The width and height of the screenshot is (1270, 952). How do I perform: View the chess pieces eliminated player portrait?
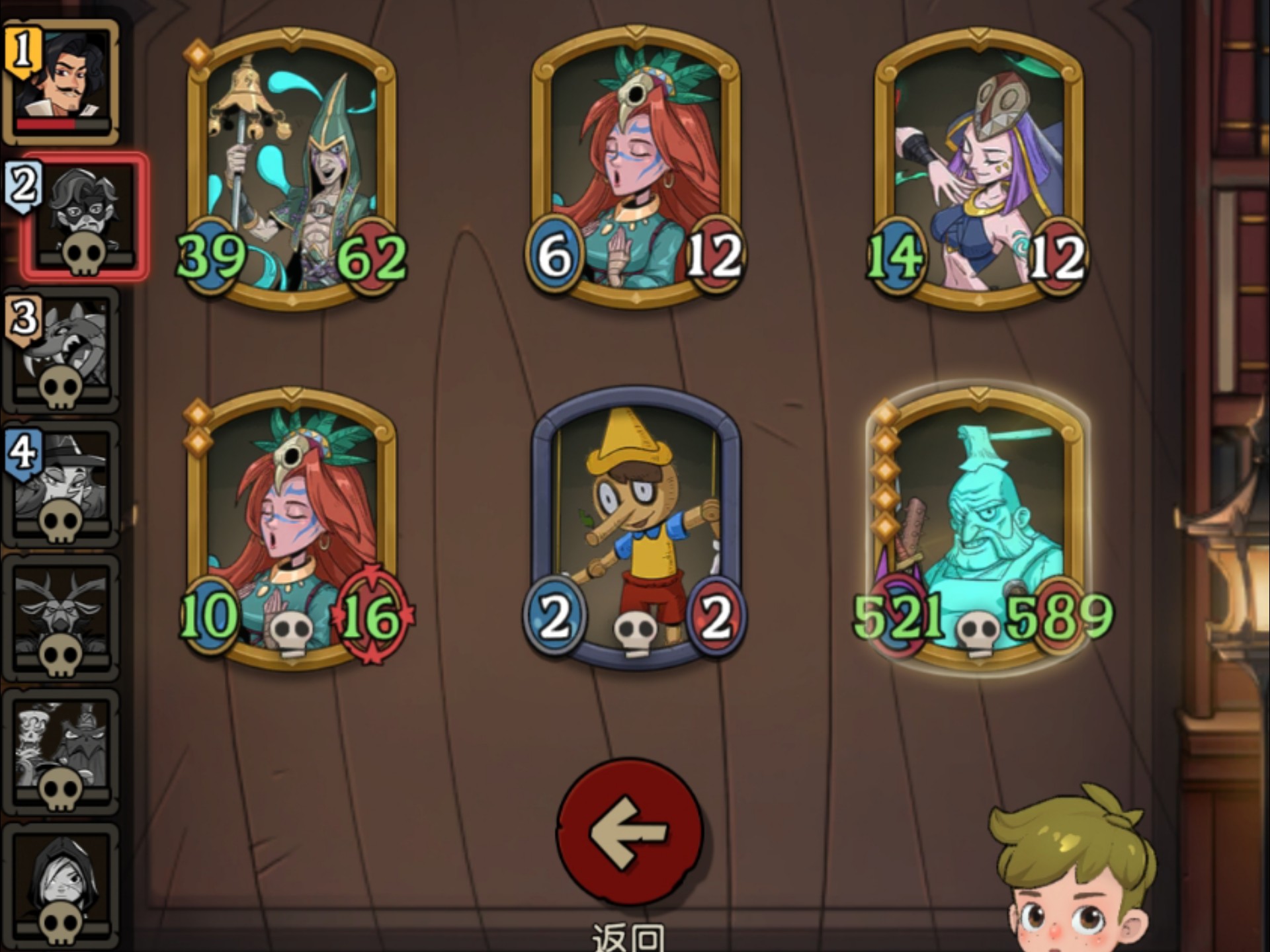[x=62, y=752]
